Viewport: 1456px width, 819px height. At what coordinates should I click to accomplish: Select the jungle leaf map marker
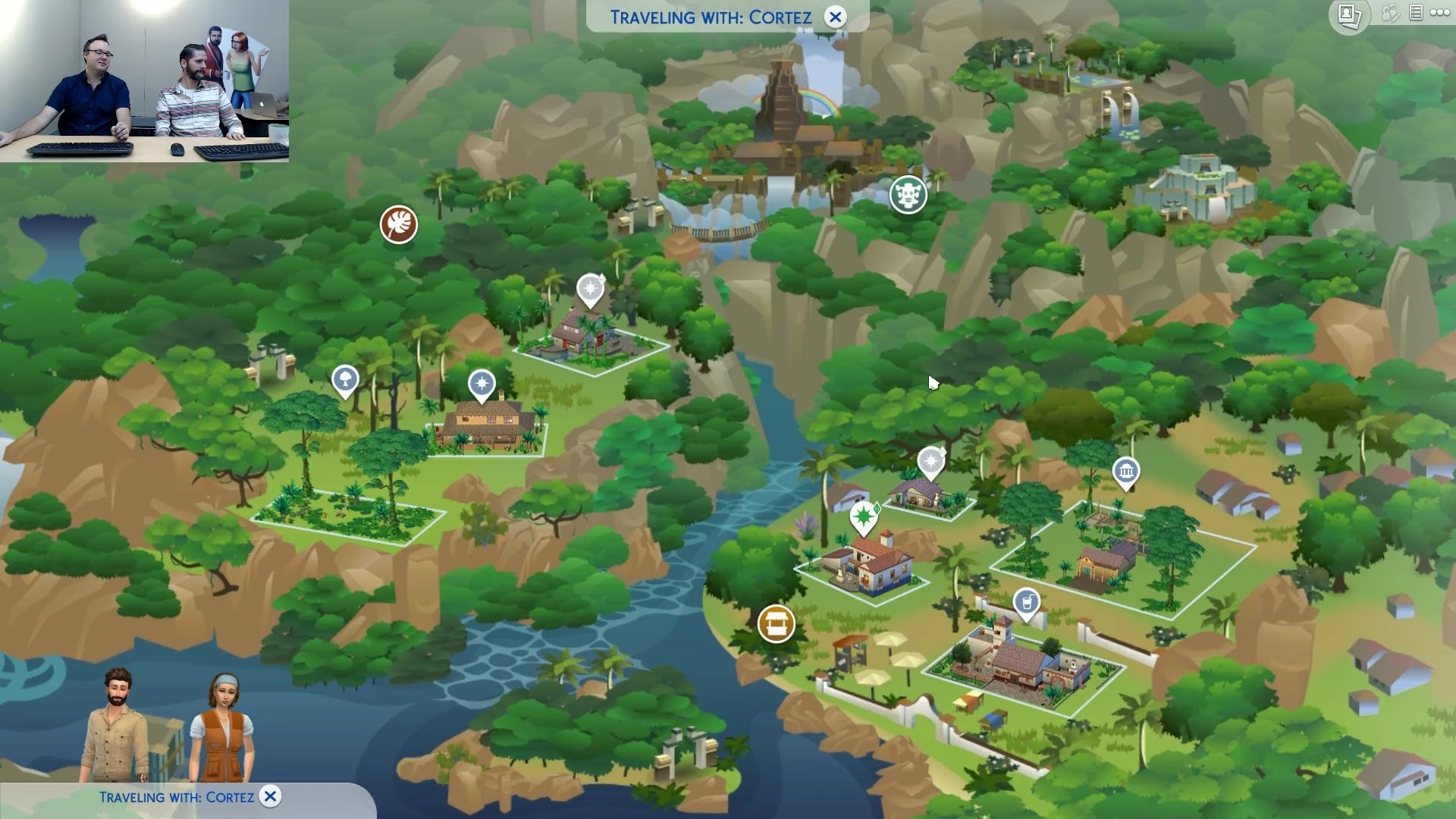coord(399,224)
